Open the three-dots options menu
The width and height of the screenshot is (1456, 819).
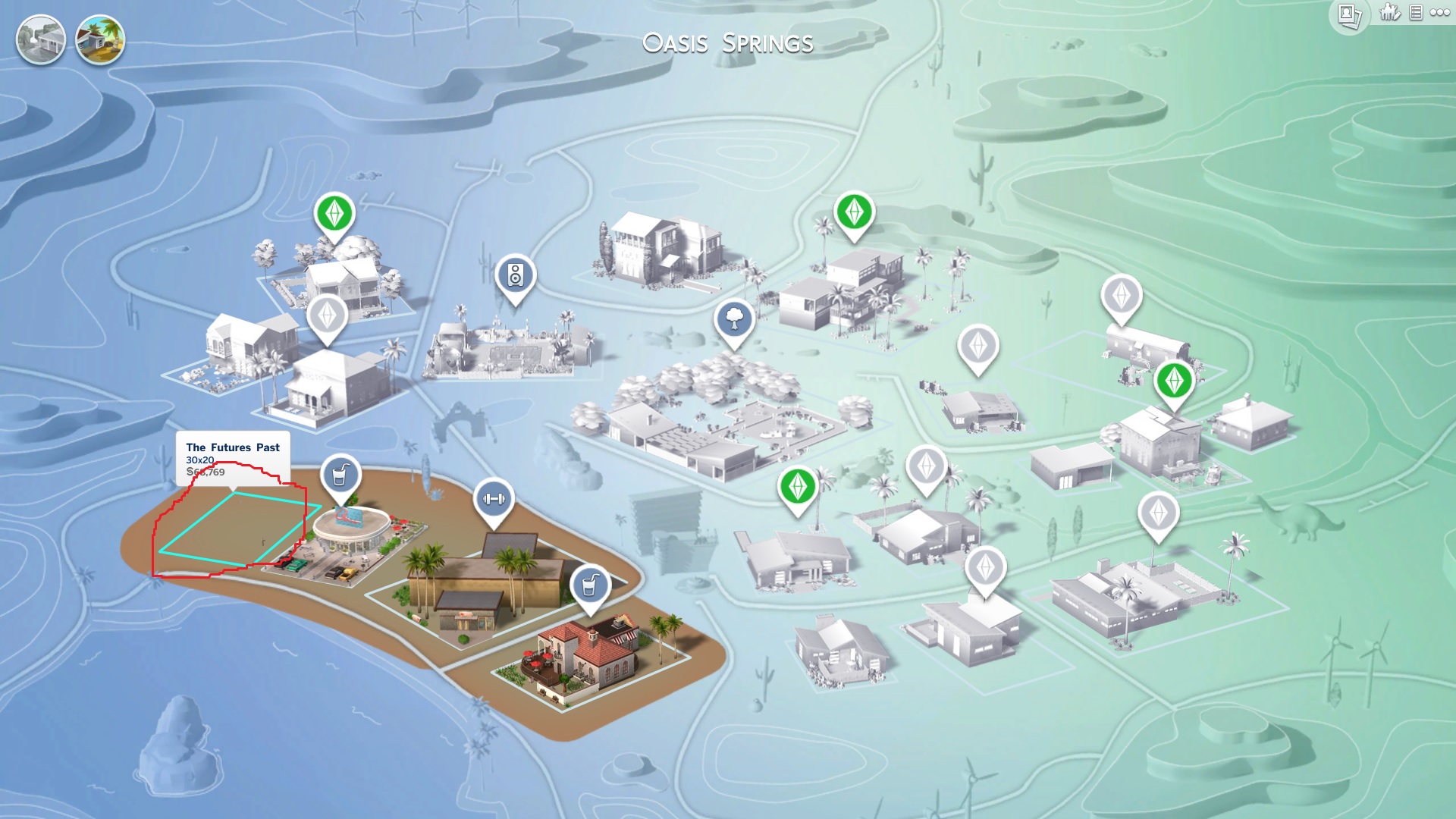coord(1439,12)
